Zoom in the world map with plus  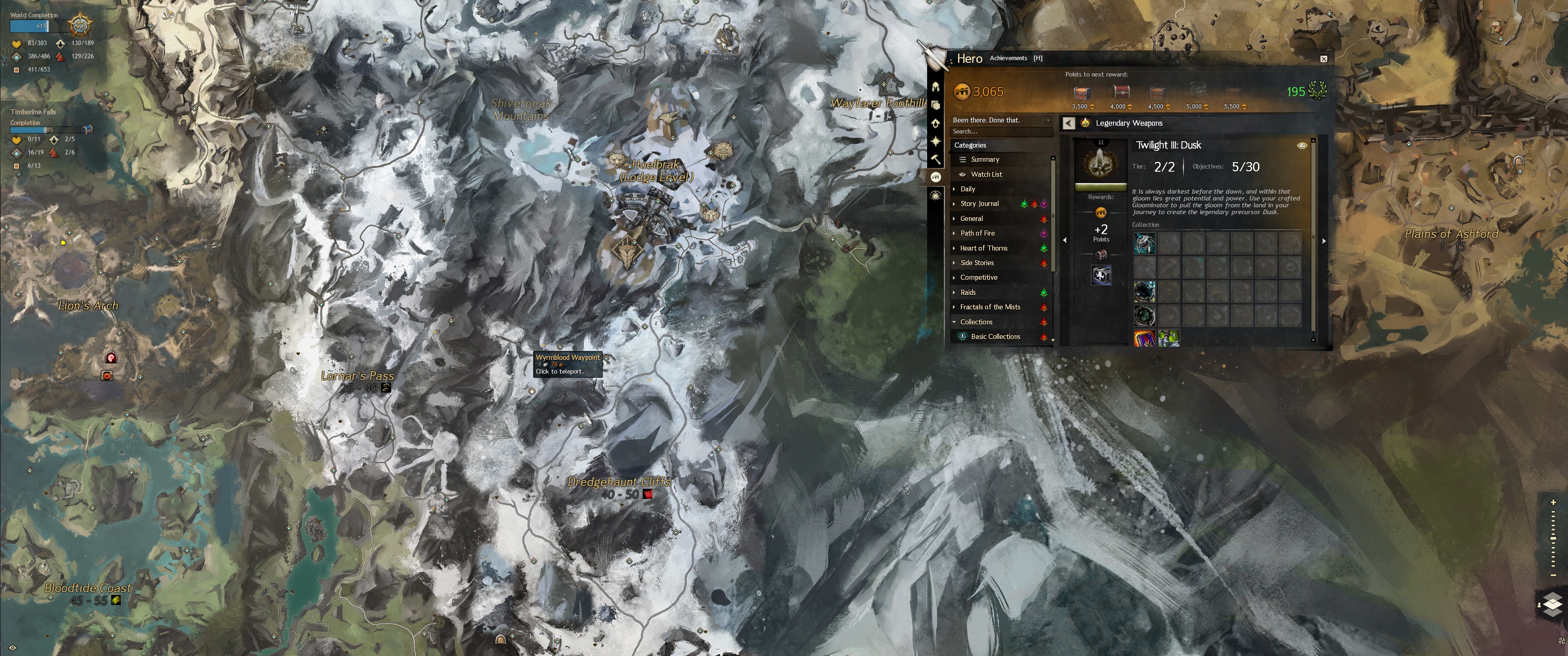click(1553, 502)
